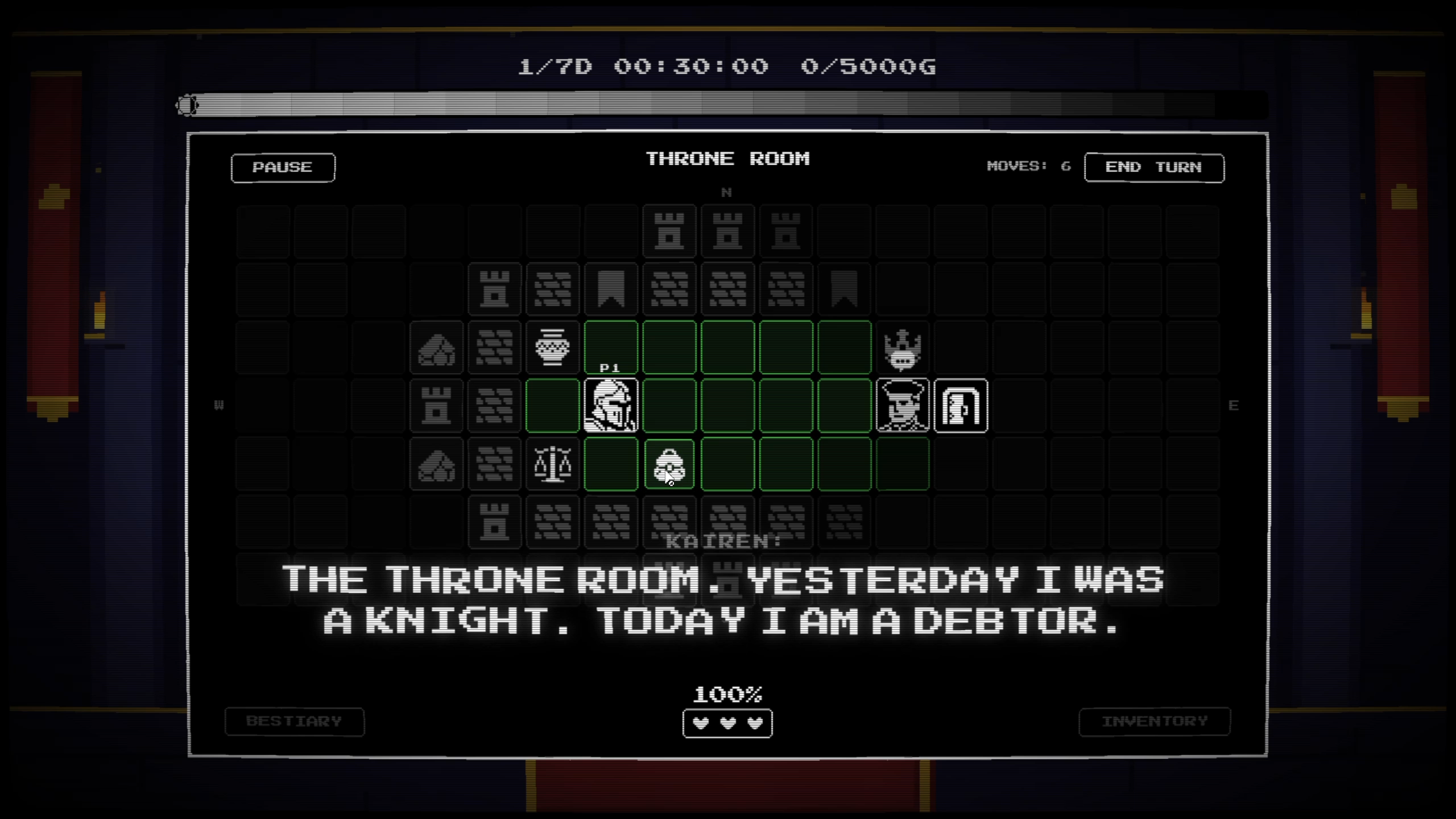
Task: Click the money bag pickup tile
Action: pos(669,465)
